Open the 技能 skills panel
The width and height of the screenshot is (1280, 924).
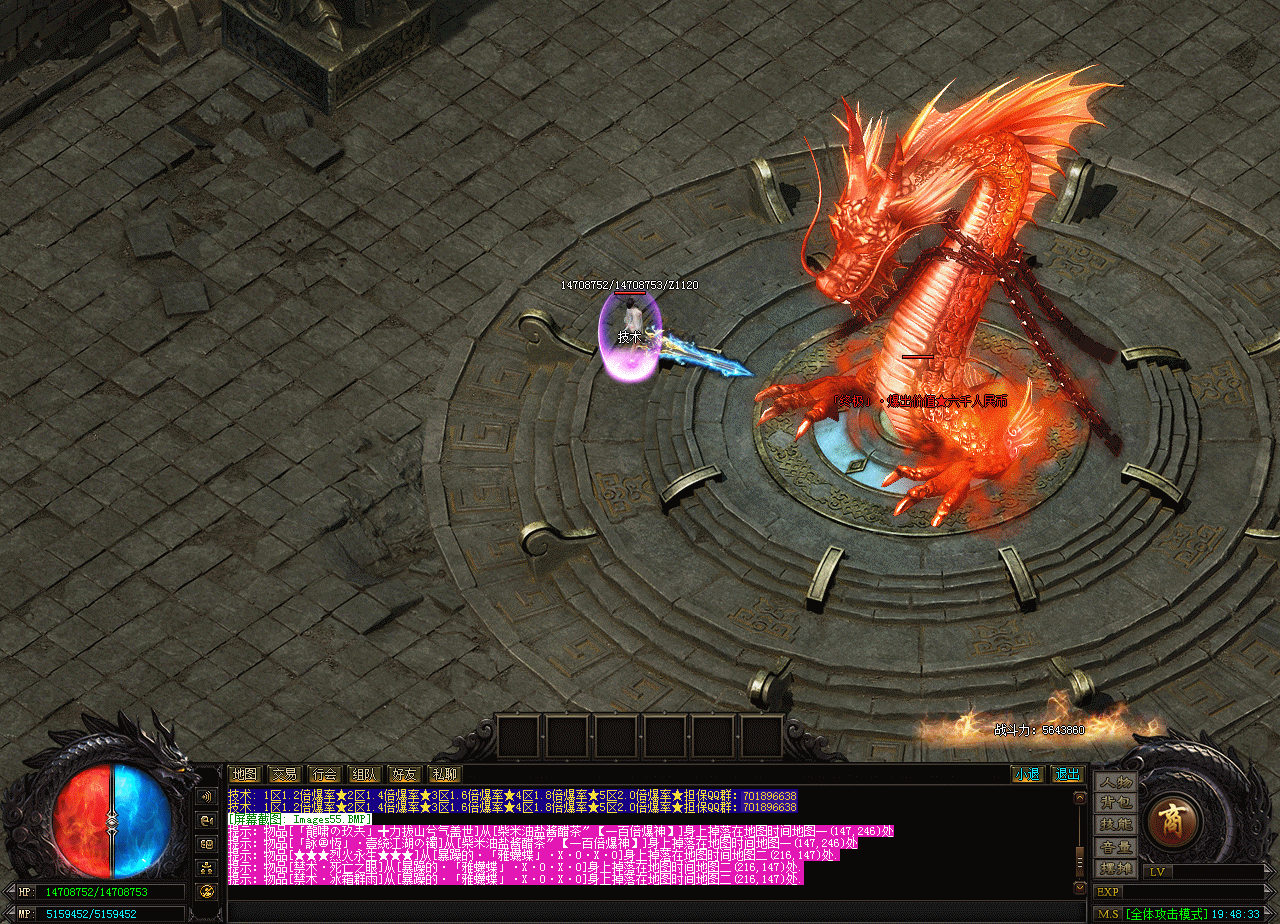[x=1115, y=825]
